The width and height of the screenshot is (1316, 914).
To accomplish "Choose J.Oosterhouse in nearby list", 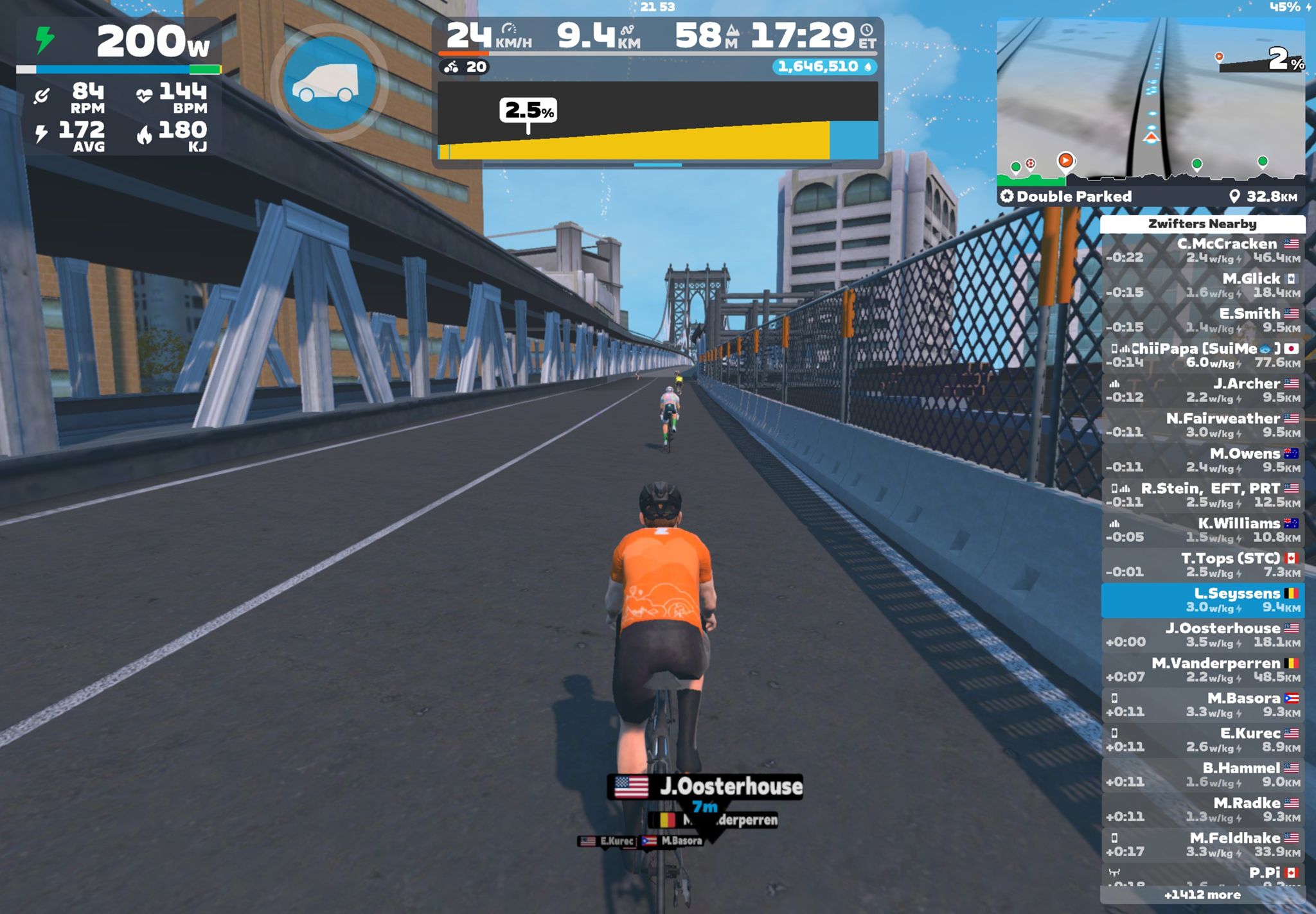I will (x=1203, y=635).
